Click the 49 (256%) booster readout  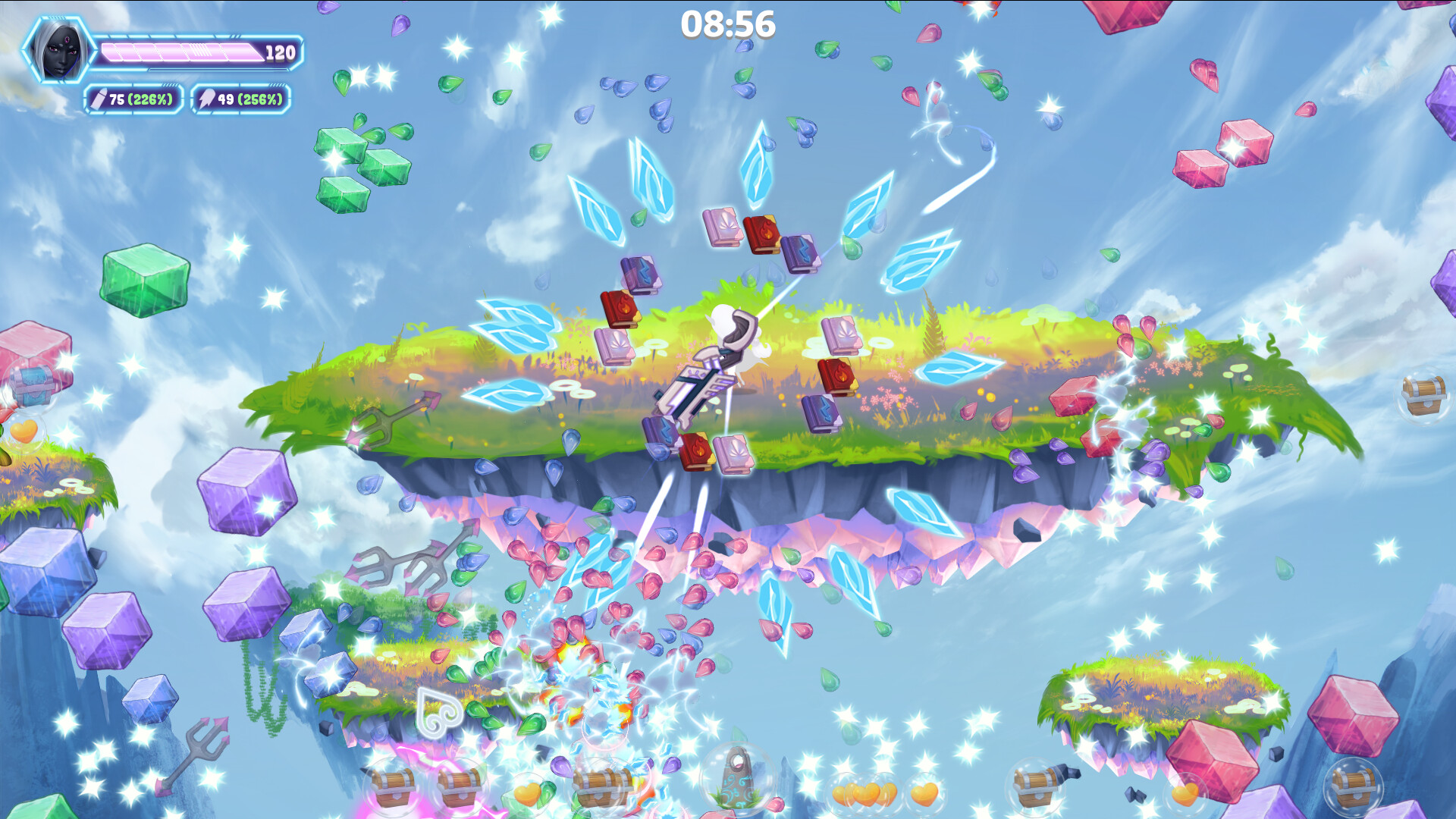coord(250,98)
